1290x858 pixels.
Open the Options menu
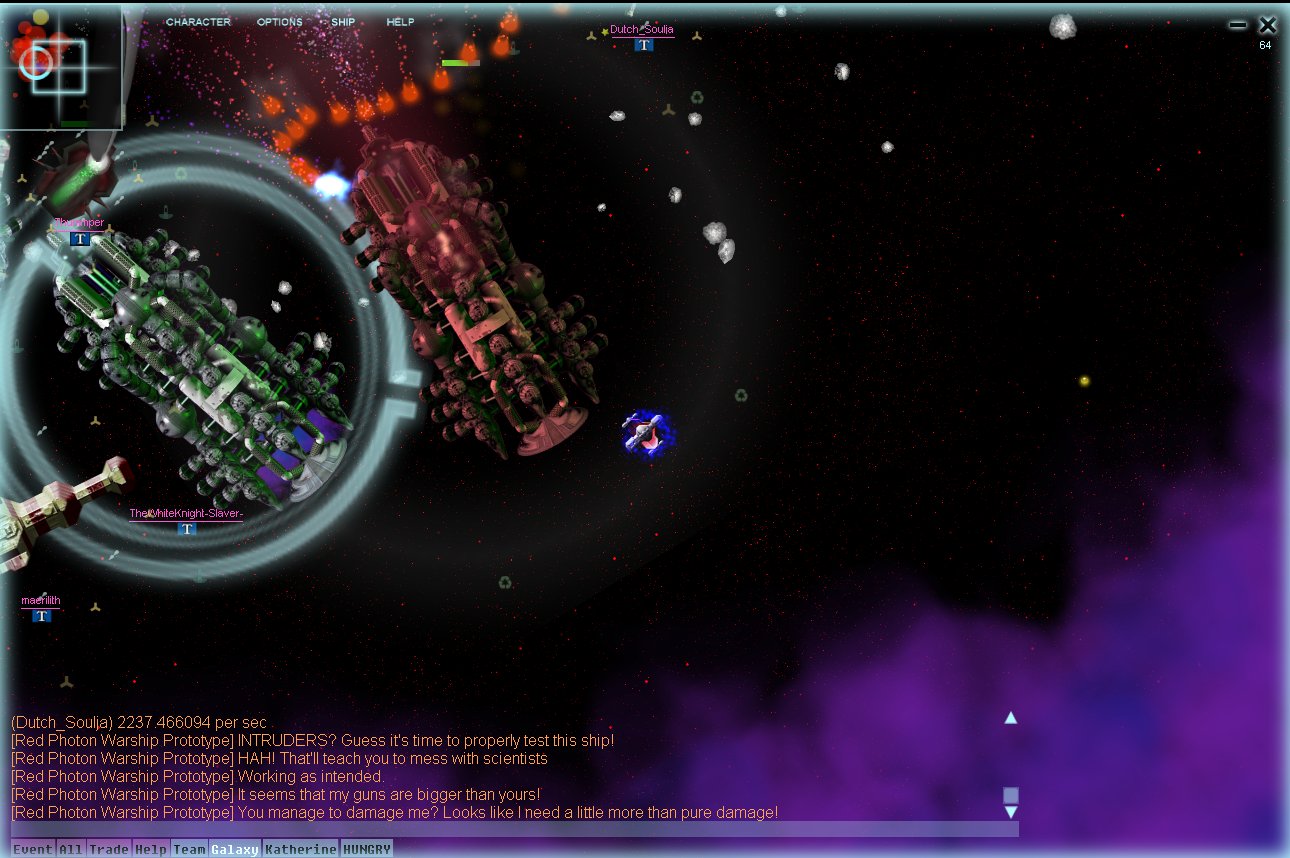[x=279, y=22]
